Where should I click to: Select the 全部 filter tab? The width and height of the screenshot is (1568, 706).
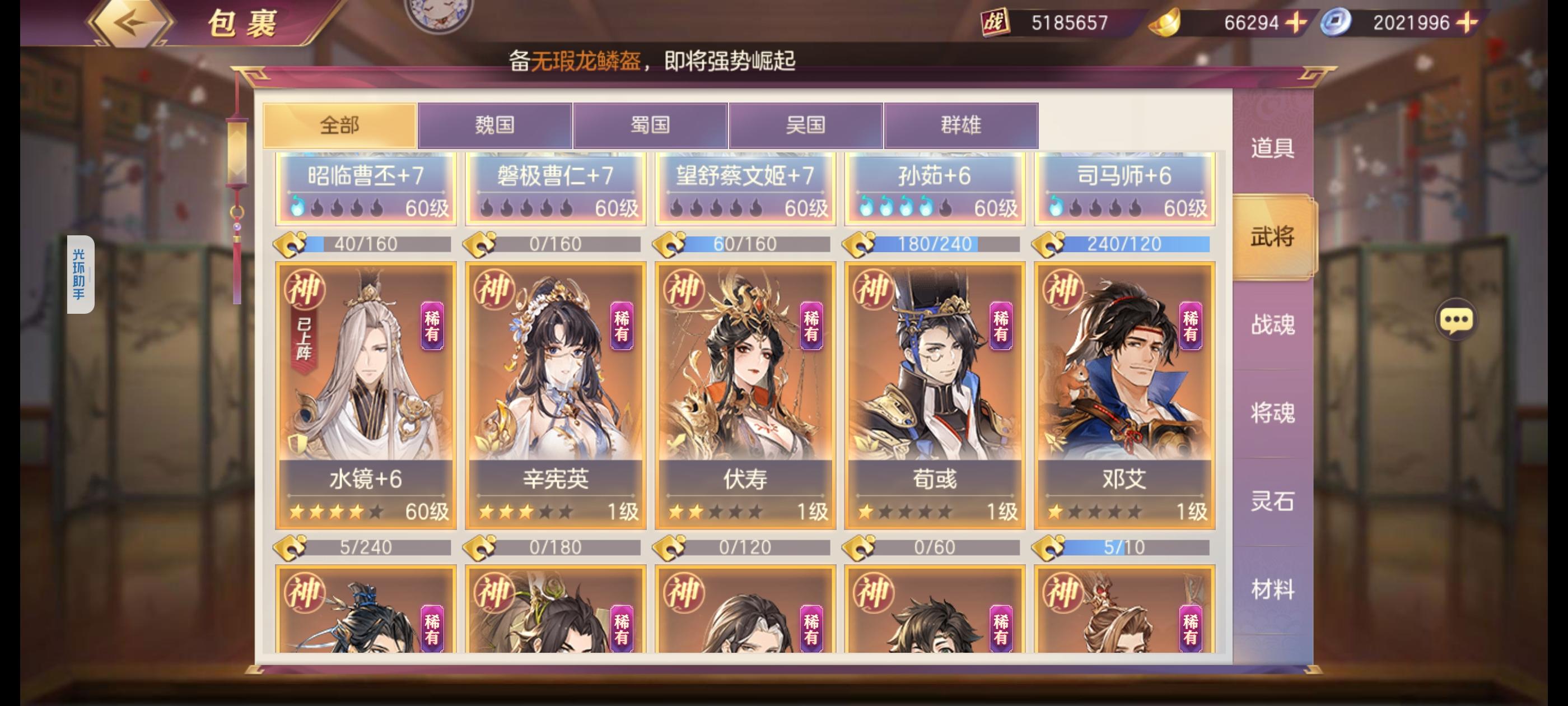[340, 124]
